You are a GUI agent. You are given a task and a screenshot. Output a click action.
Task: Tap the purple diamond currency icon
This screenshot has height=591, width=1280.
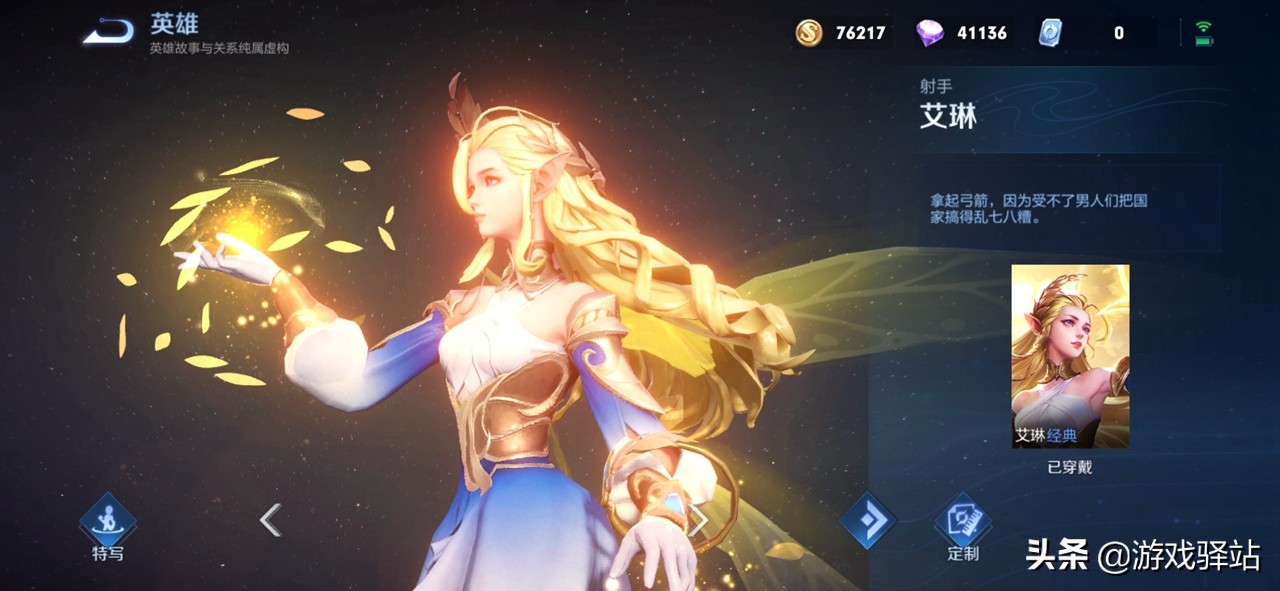pos(930,33)
